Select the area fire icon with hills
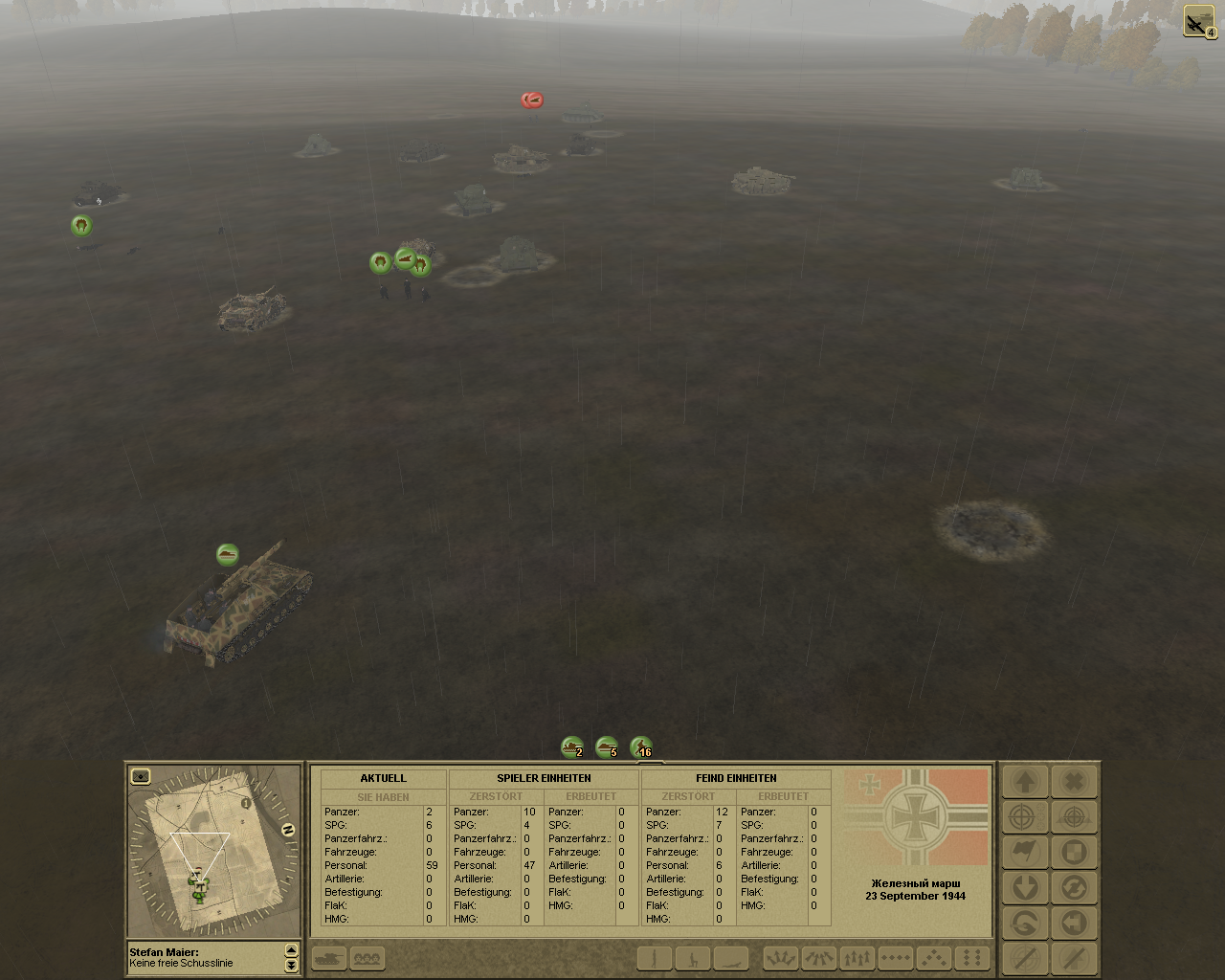The width and height of the screenshot is (1225, 980). 1072,816
